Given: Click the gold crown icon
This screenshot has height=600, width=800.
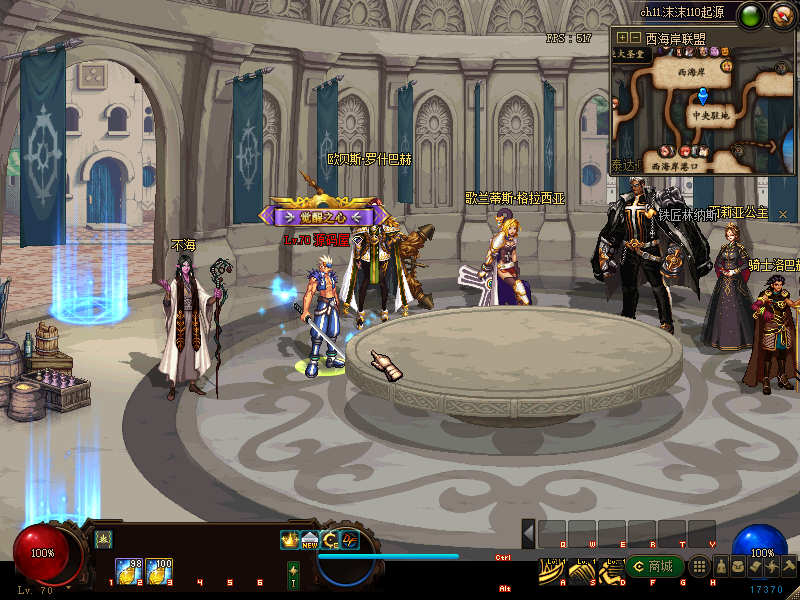Looking at the screenshot, I should [x=290, y=540].
